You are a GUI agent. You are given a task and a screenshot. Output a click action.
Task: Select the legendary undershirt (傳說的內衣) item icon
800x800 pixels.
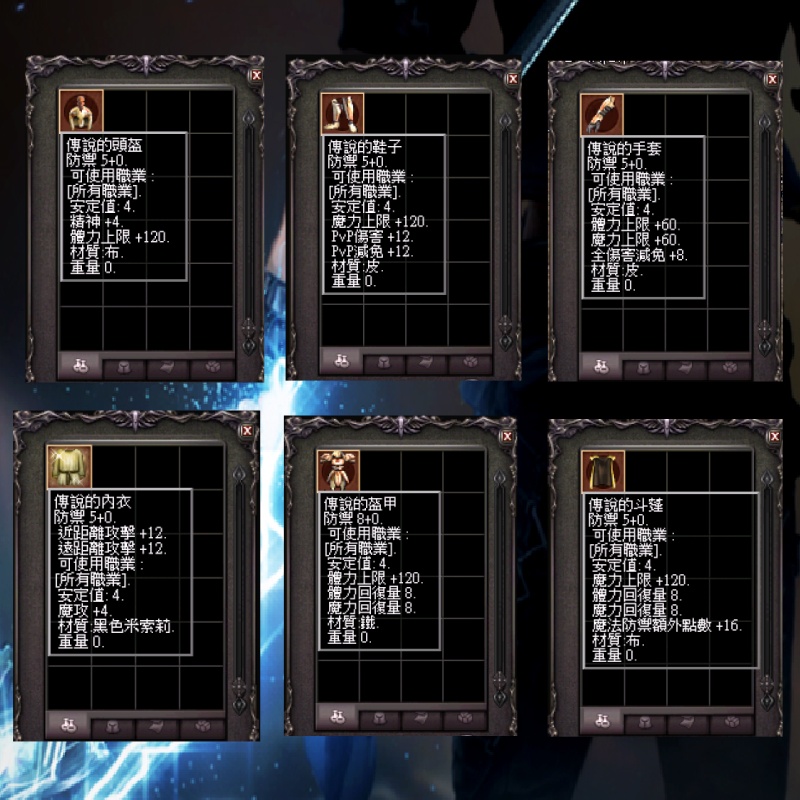tap(68, 467)
